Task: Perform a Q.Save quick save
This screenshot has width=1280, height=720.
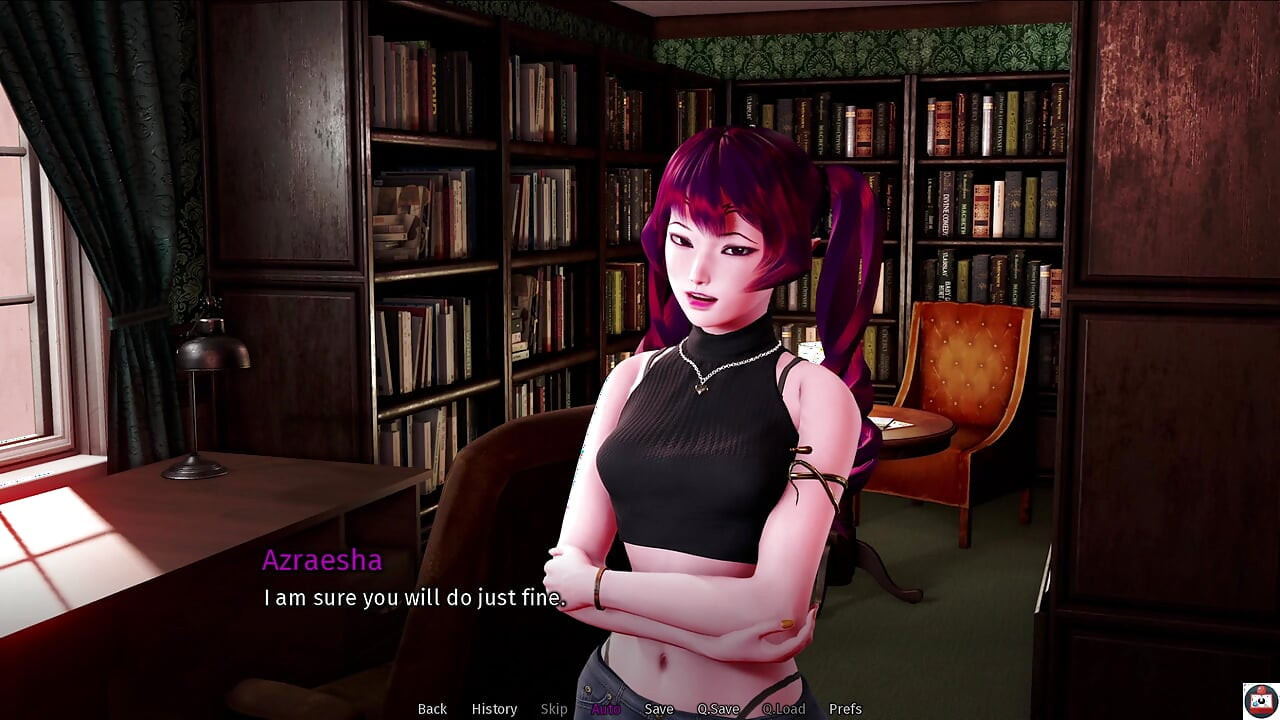Action: point(718,708)
